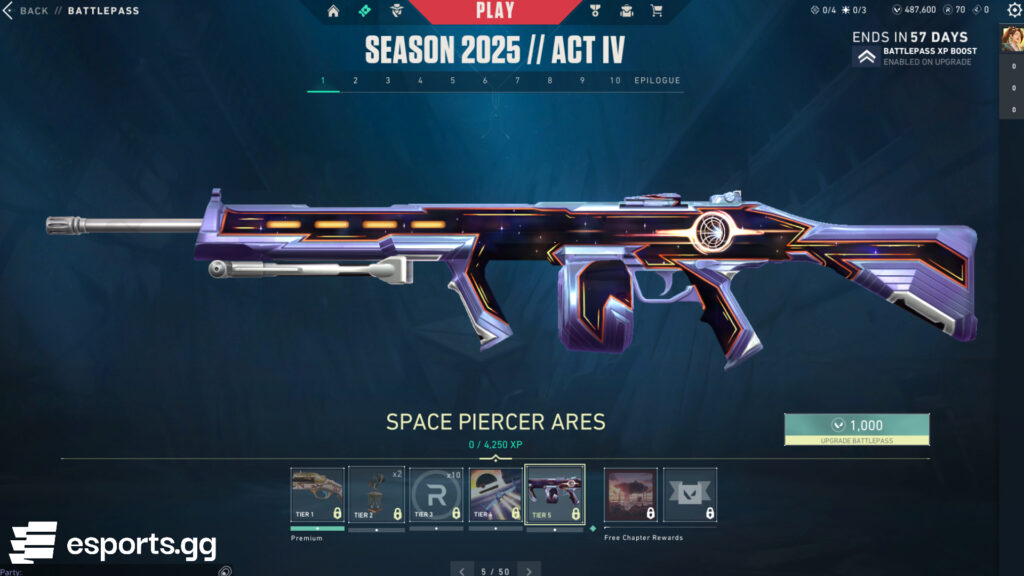Open the trophy icon in top bar
This screenshot has height=576, width=1024.
(594, 12)
